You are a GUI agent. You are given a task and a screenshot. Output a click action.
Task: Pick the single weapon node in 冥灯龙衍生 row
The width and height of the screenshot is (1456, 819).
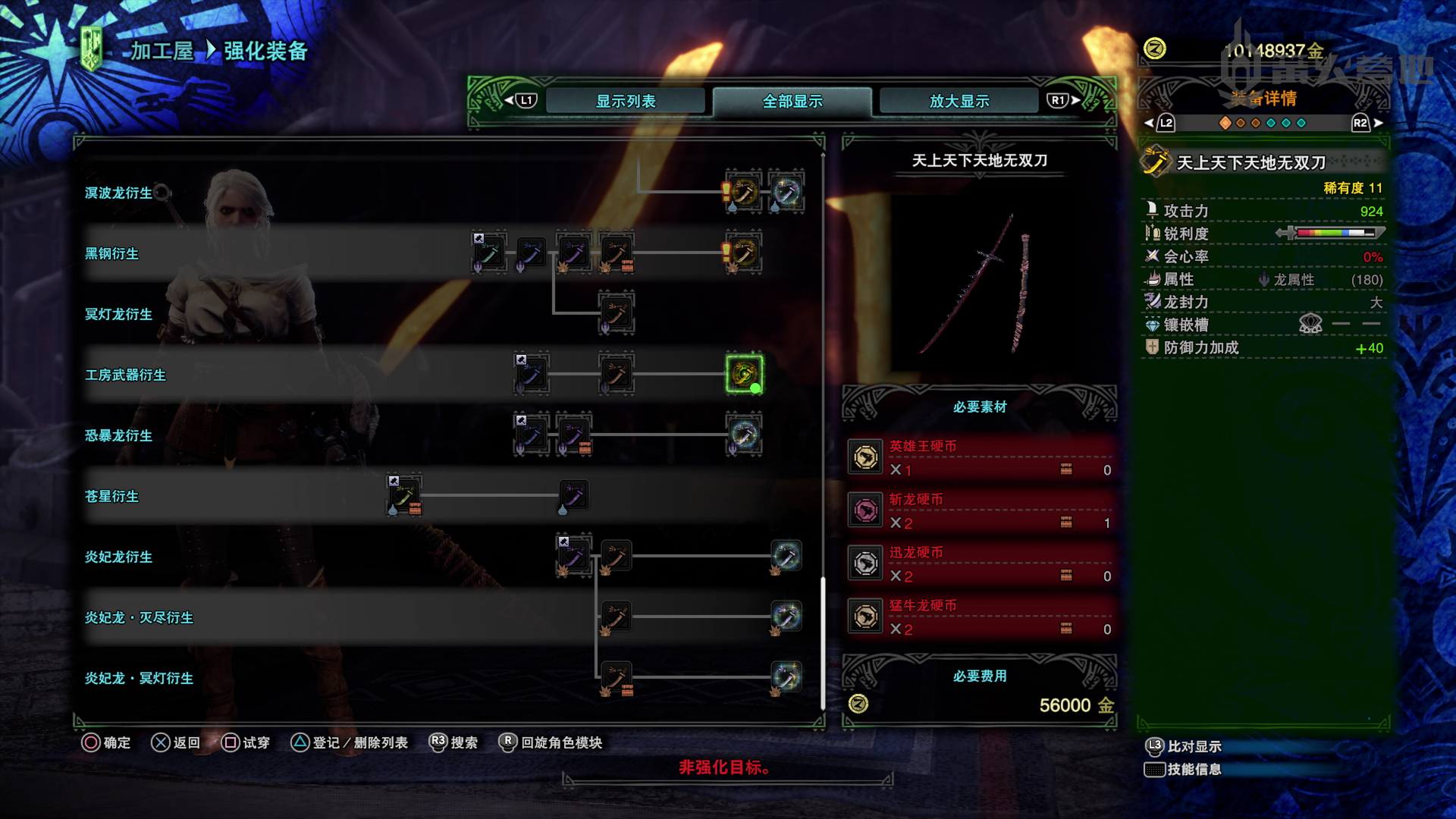click(x=616, y=312)
